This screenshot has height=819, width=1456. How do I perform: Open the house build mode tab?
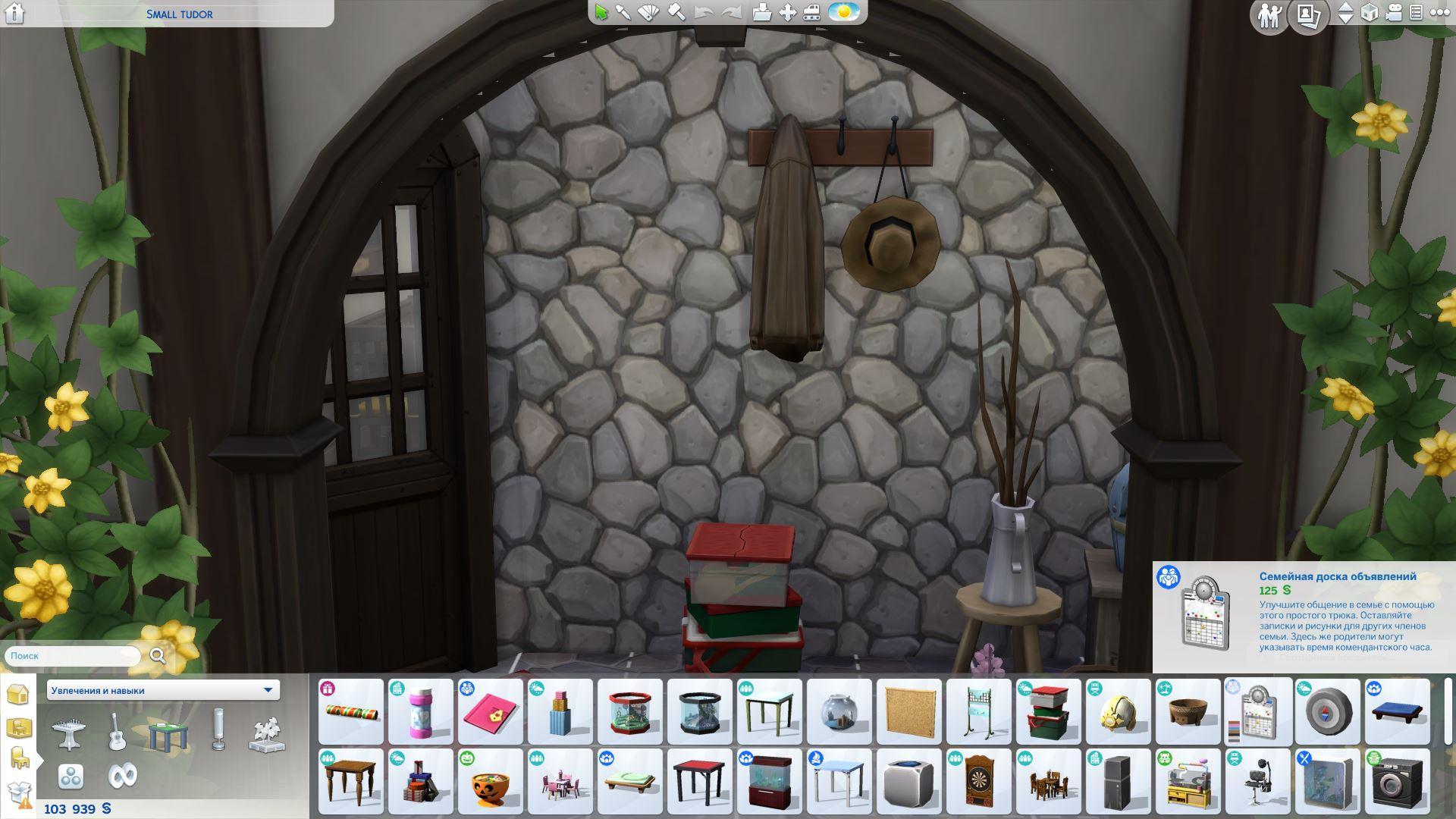(17, 694)
